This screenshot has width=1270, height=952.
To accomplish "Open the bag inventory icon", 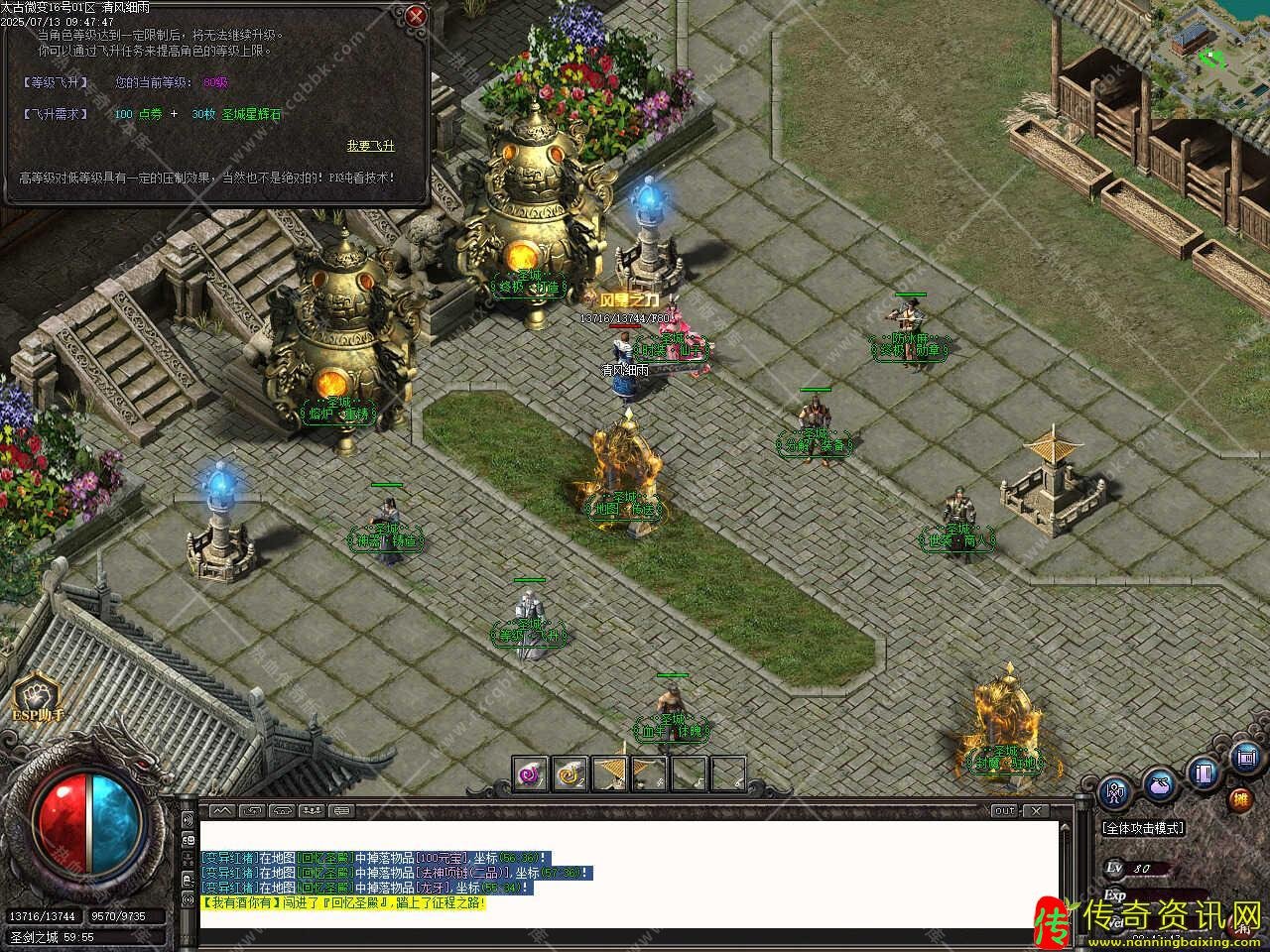I will click(x=1160, y=785).
